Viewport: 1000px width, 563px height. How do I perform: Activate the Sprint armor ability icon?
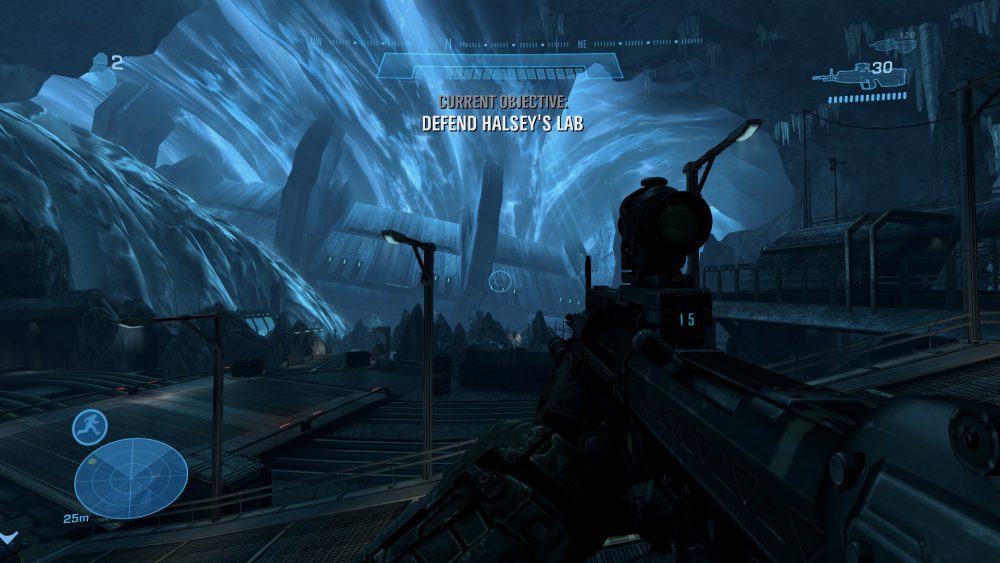90,427
